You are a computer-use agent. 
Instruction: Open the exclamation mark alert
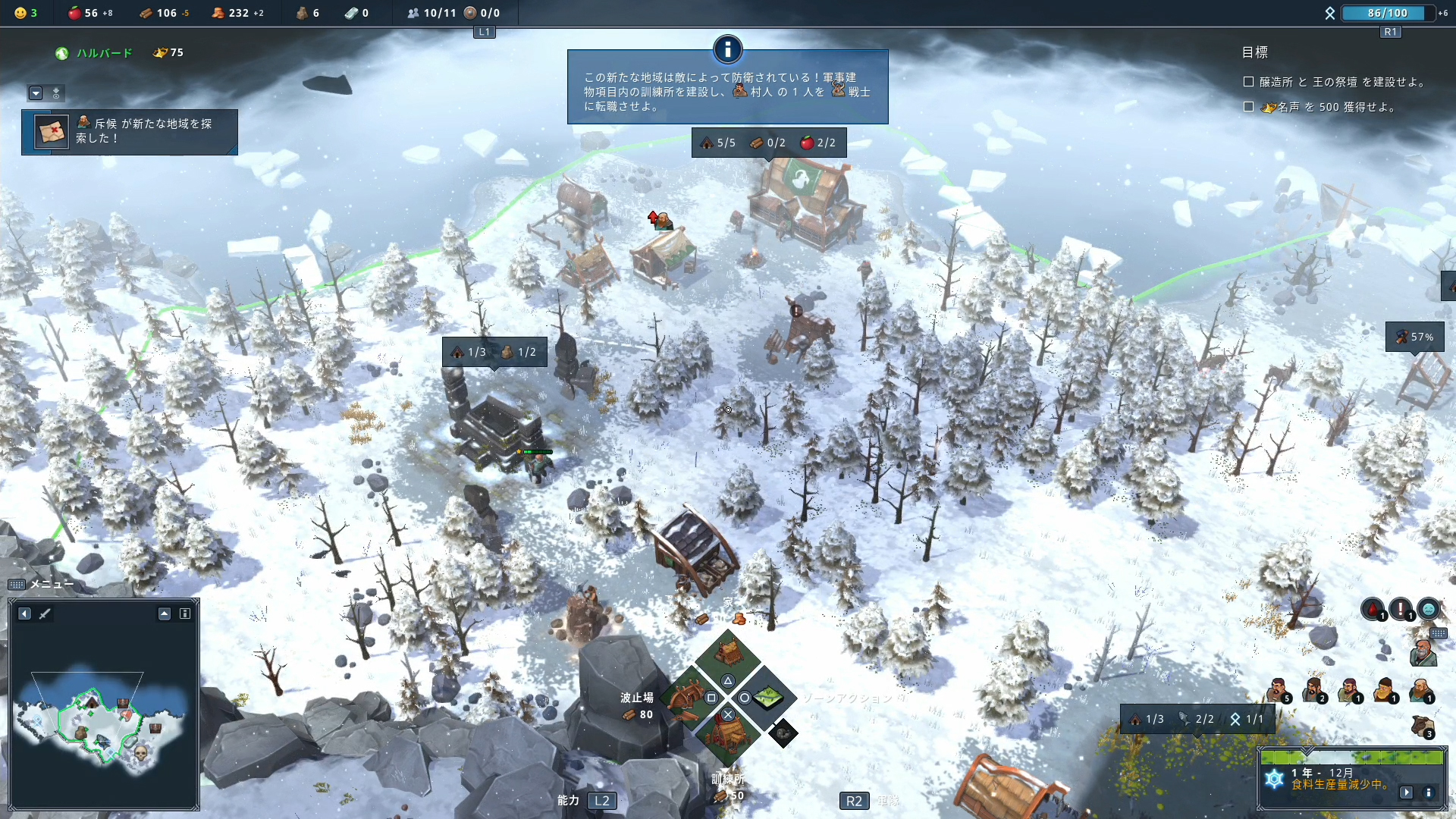point(1401,608)
